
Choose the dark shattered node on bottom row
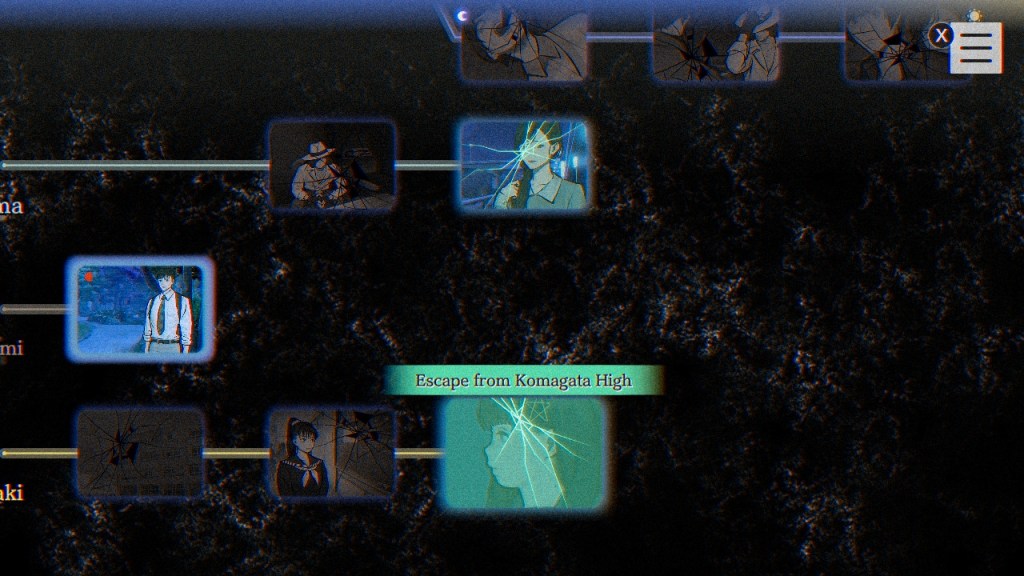pos(141,453)
